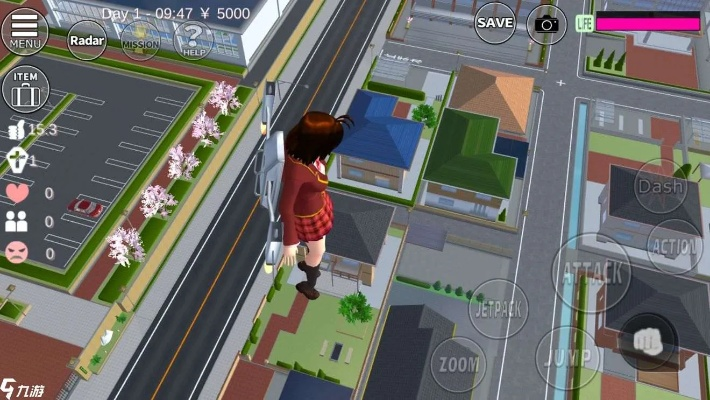710x400 pixels.
Task: Activate the JETPACK button
Action: click(x=498, y=309)
